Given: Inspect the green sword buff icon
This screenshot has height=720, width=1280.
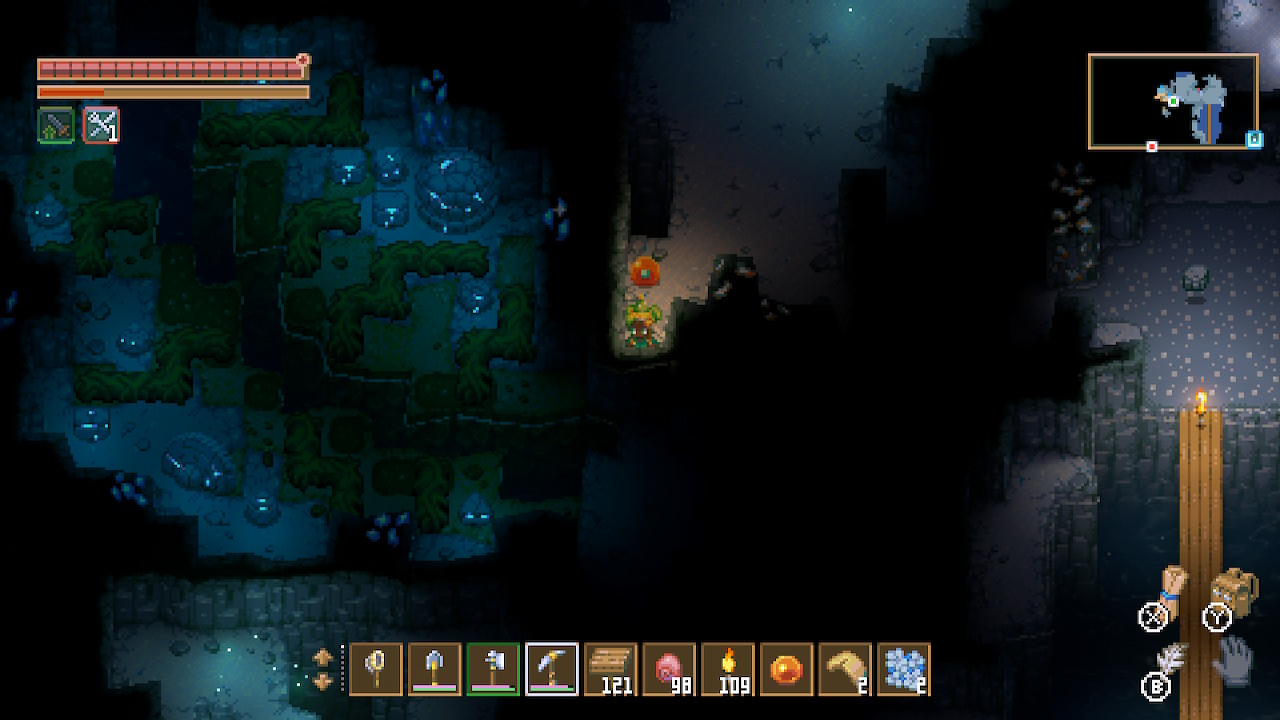Looking at the screenshot, I should (56, 125).
